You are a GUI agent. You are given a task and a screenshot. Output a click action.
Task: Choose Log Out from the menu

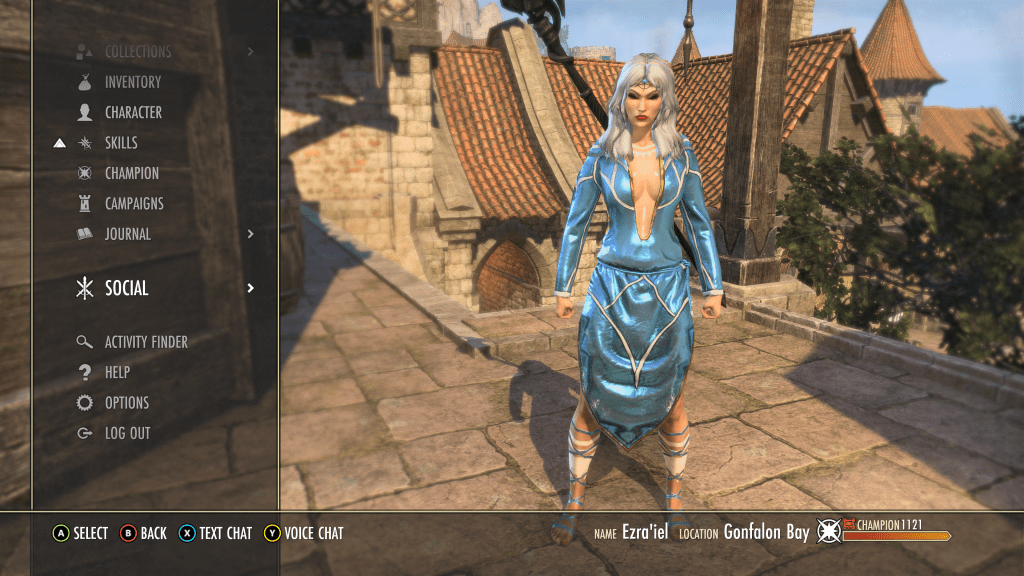127,433
